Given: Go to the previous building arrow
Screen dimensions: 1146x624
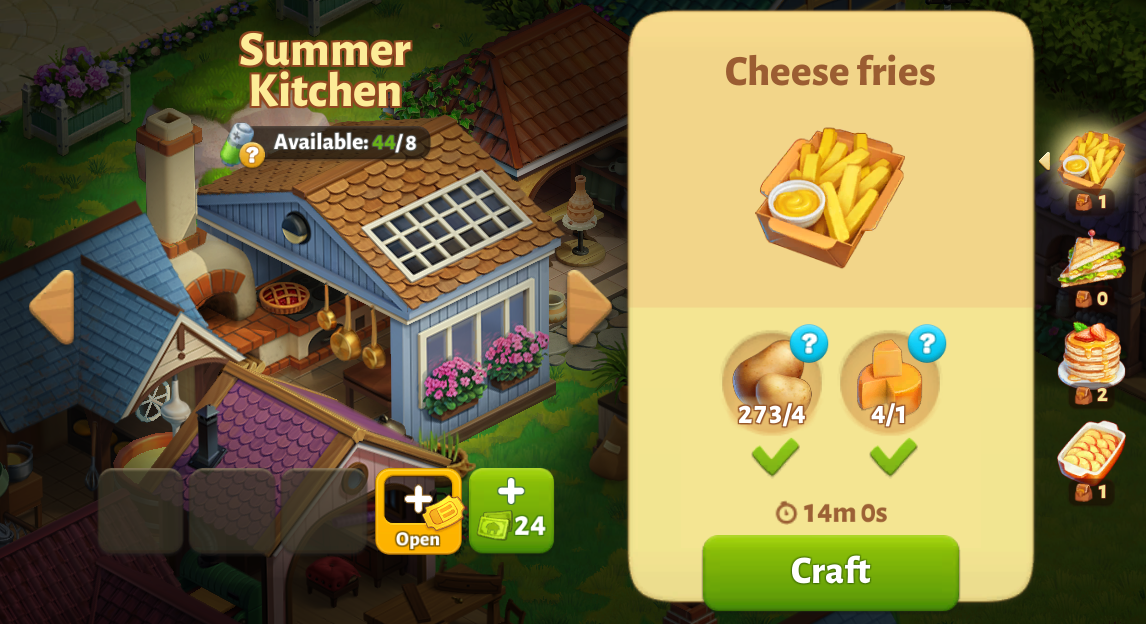Looking at the screenshot, I should coord(51,306).
